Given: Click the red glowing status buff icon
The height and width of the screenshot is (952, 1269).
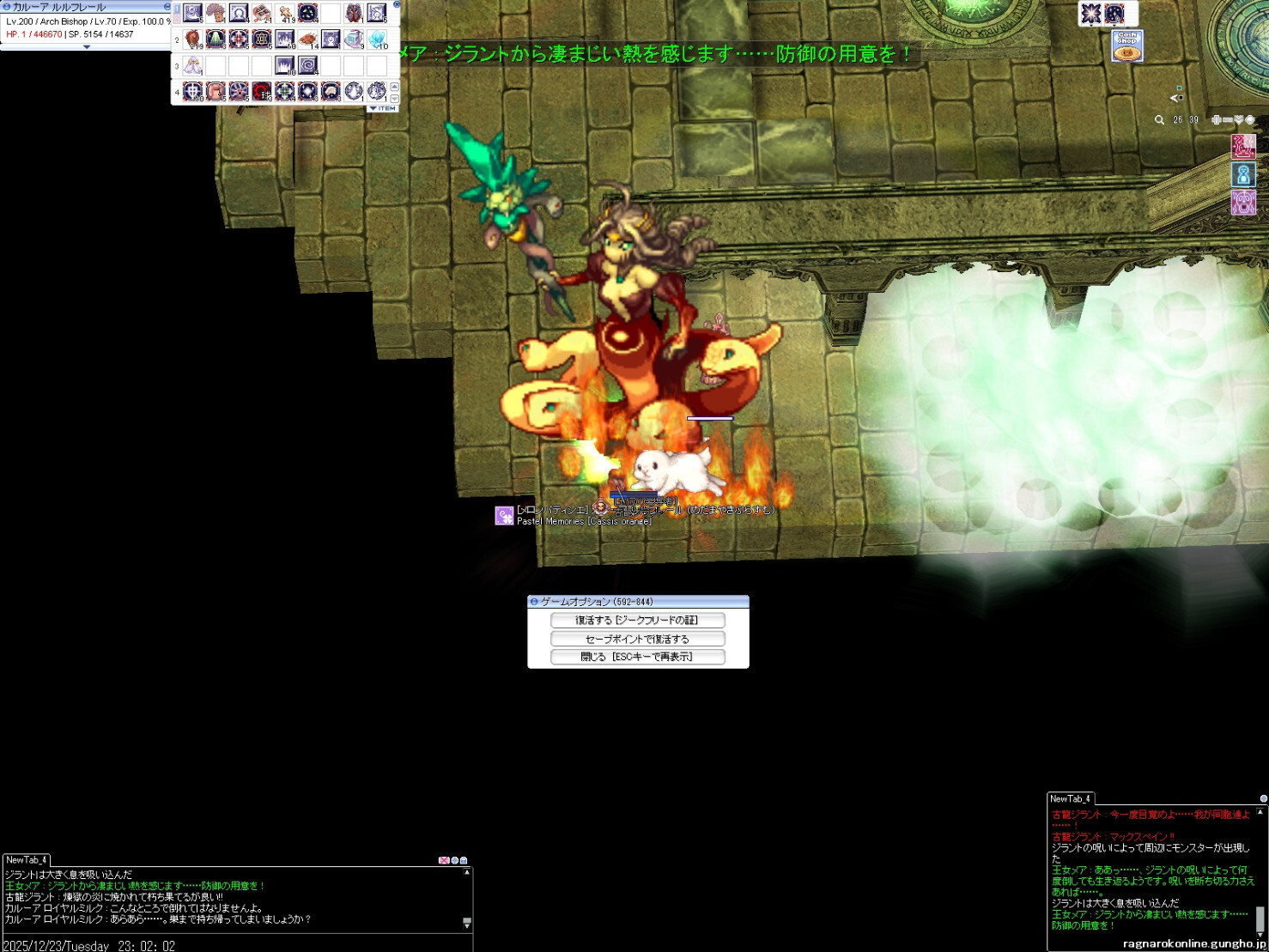Looking at the screenshot, I should 1243,146.
